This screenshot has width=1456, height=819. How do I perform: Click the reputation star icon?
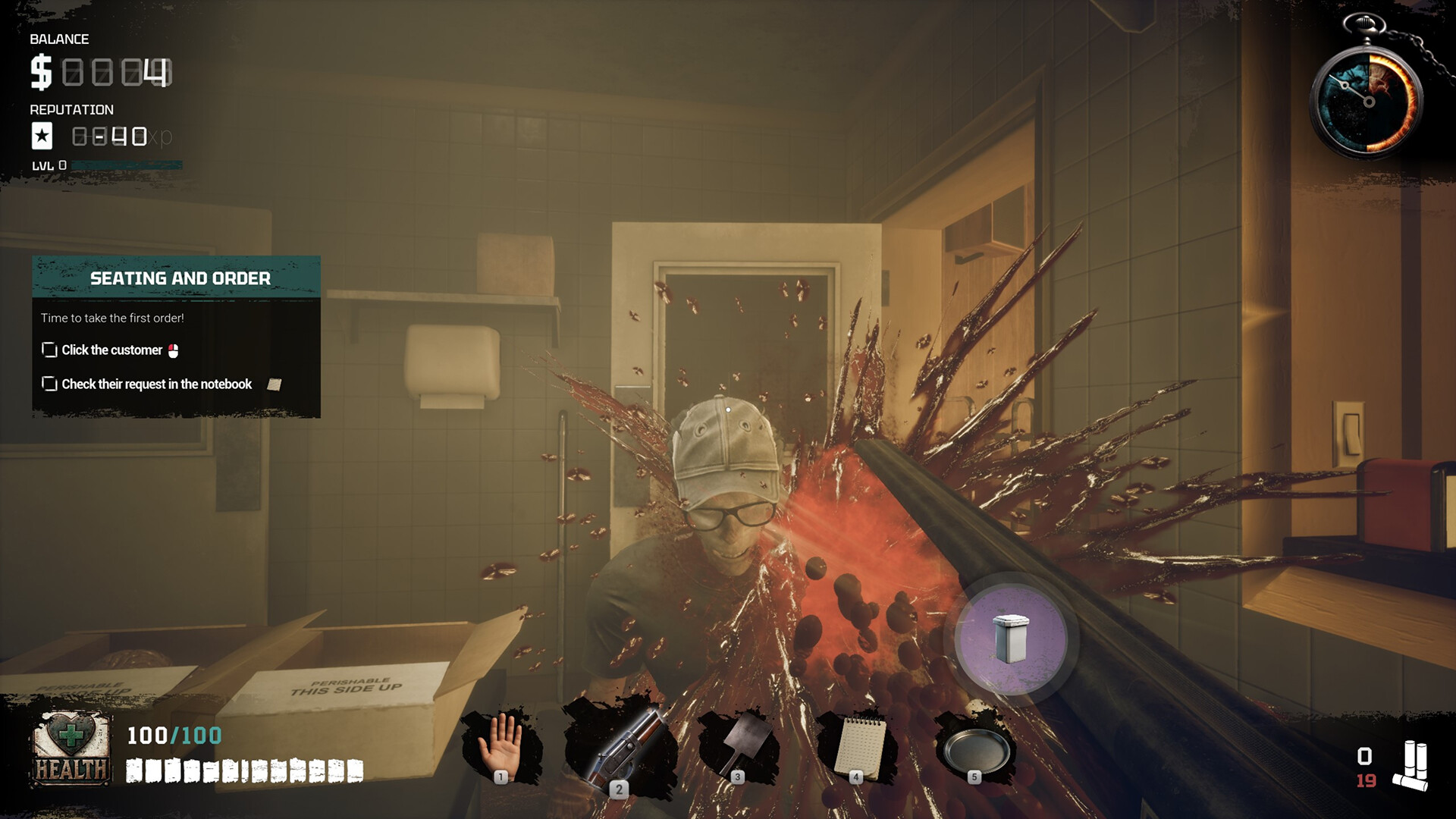coord(42,137)
